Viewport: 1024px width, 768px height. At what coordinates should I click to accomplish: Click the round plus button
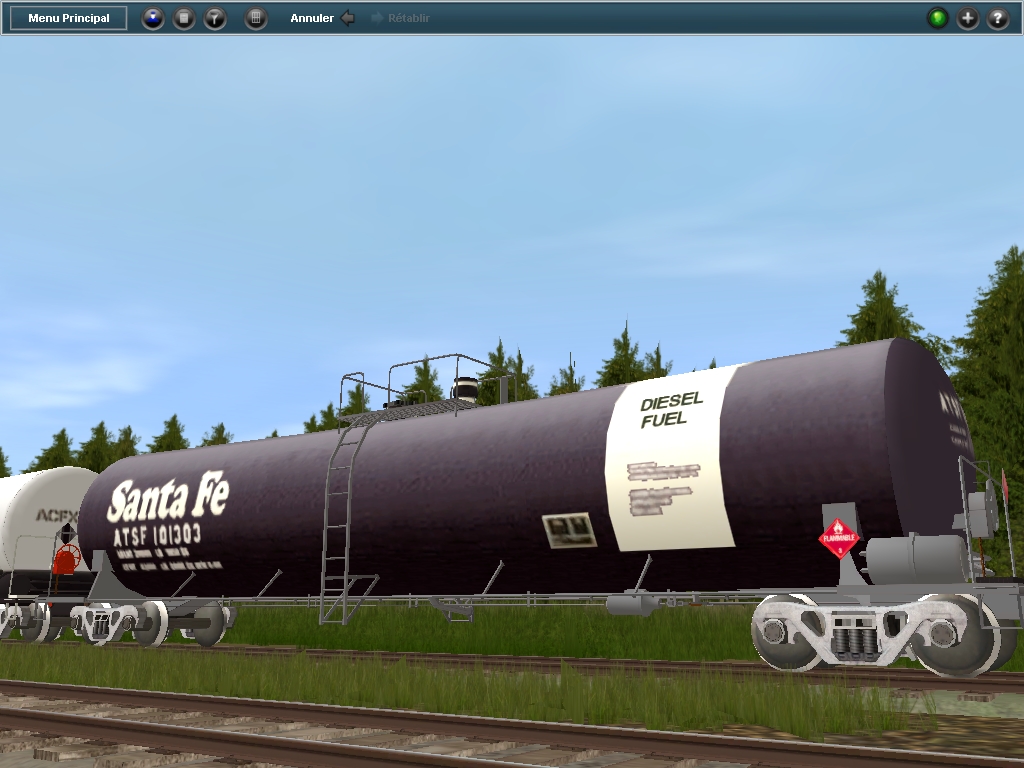[968, 18]
